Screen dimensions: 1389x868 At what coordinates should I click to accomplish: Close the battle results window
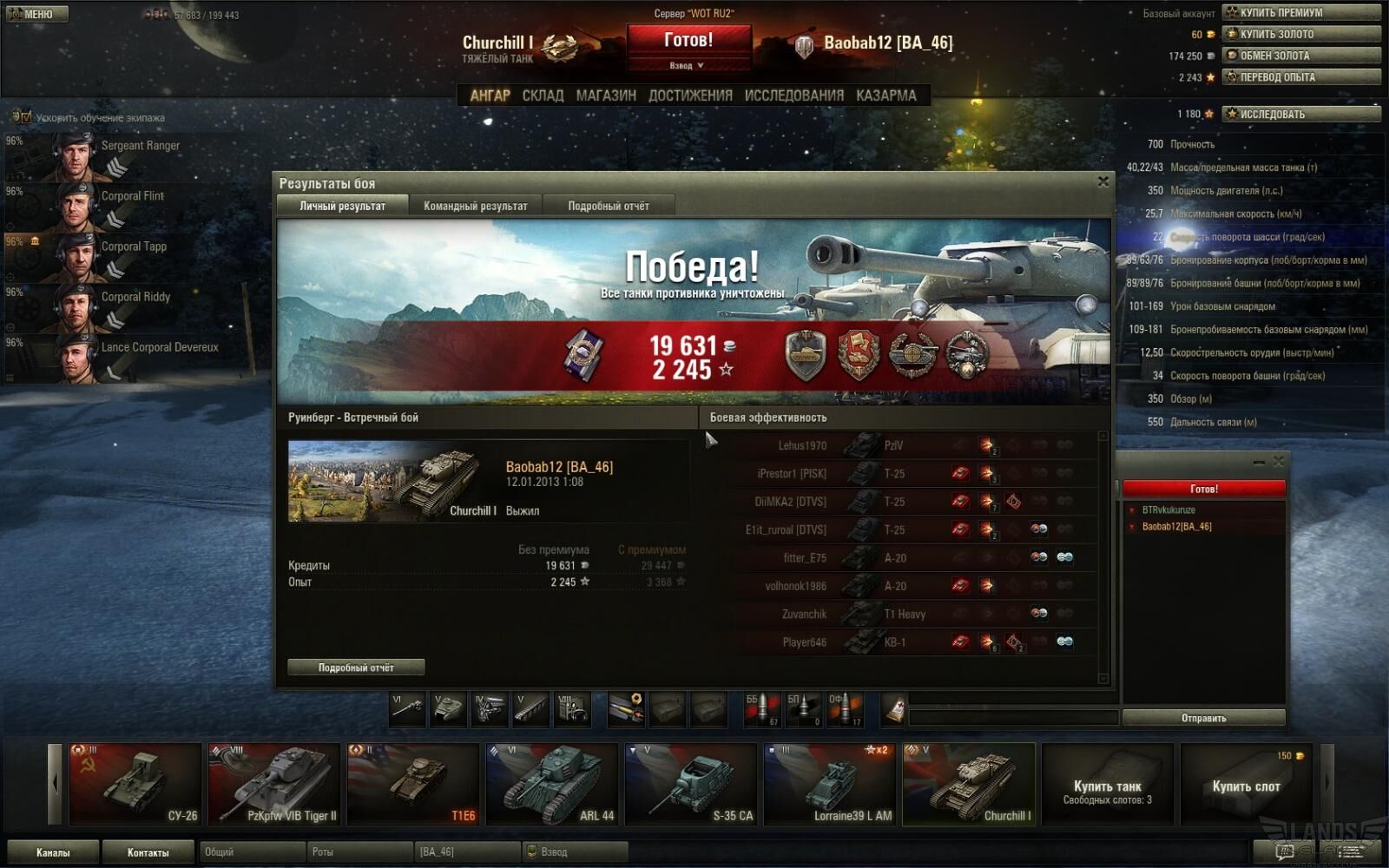[1103, 181]
